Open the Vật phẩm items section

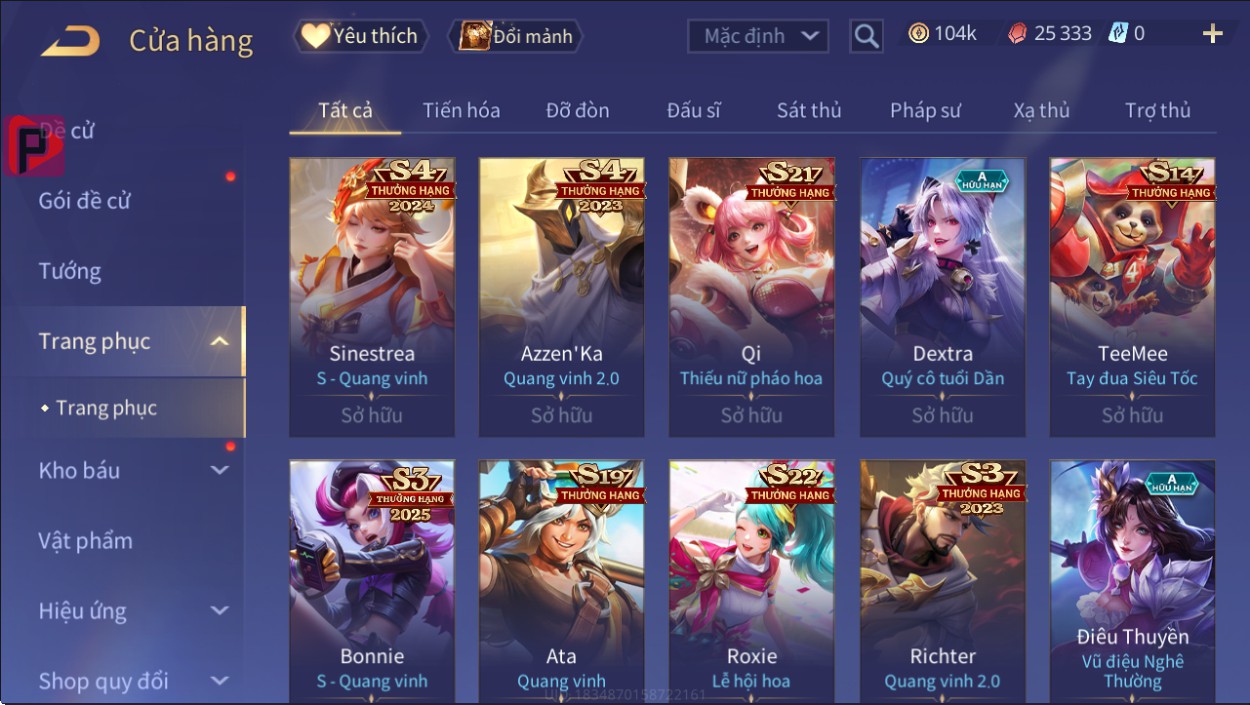[85, 541]
